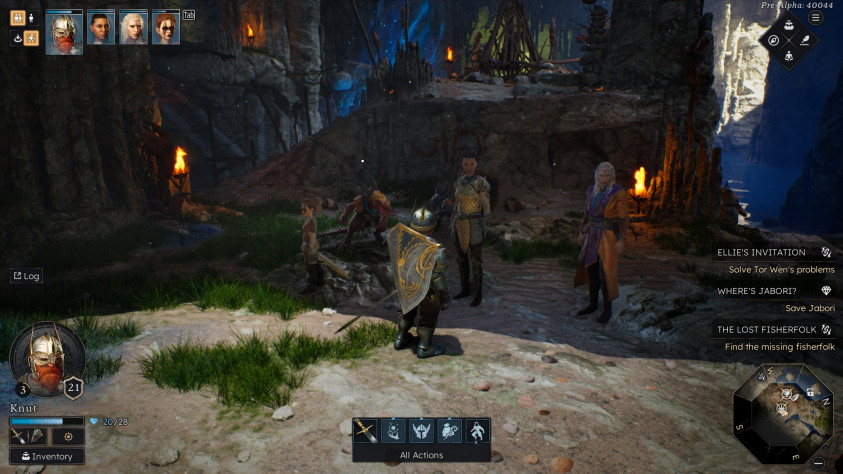Select the dark-haired companion portrait
This screenshot has height=474, width=843.
pos(101,28)
